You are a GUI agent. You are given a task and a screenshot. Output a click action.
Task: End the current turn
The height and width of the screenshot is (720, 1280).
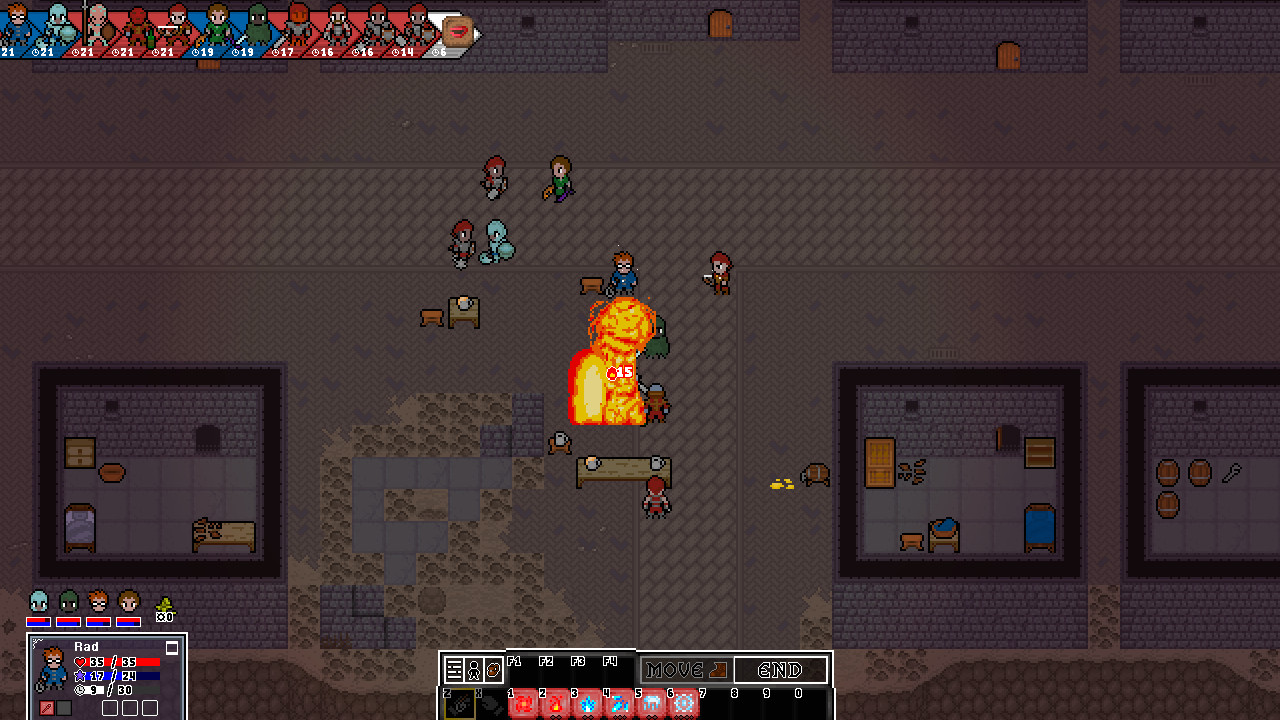tap(780, 670)
